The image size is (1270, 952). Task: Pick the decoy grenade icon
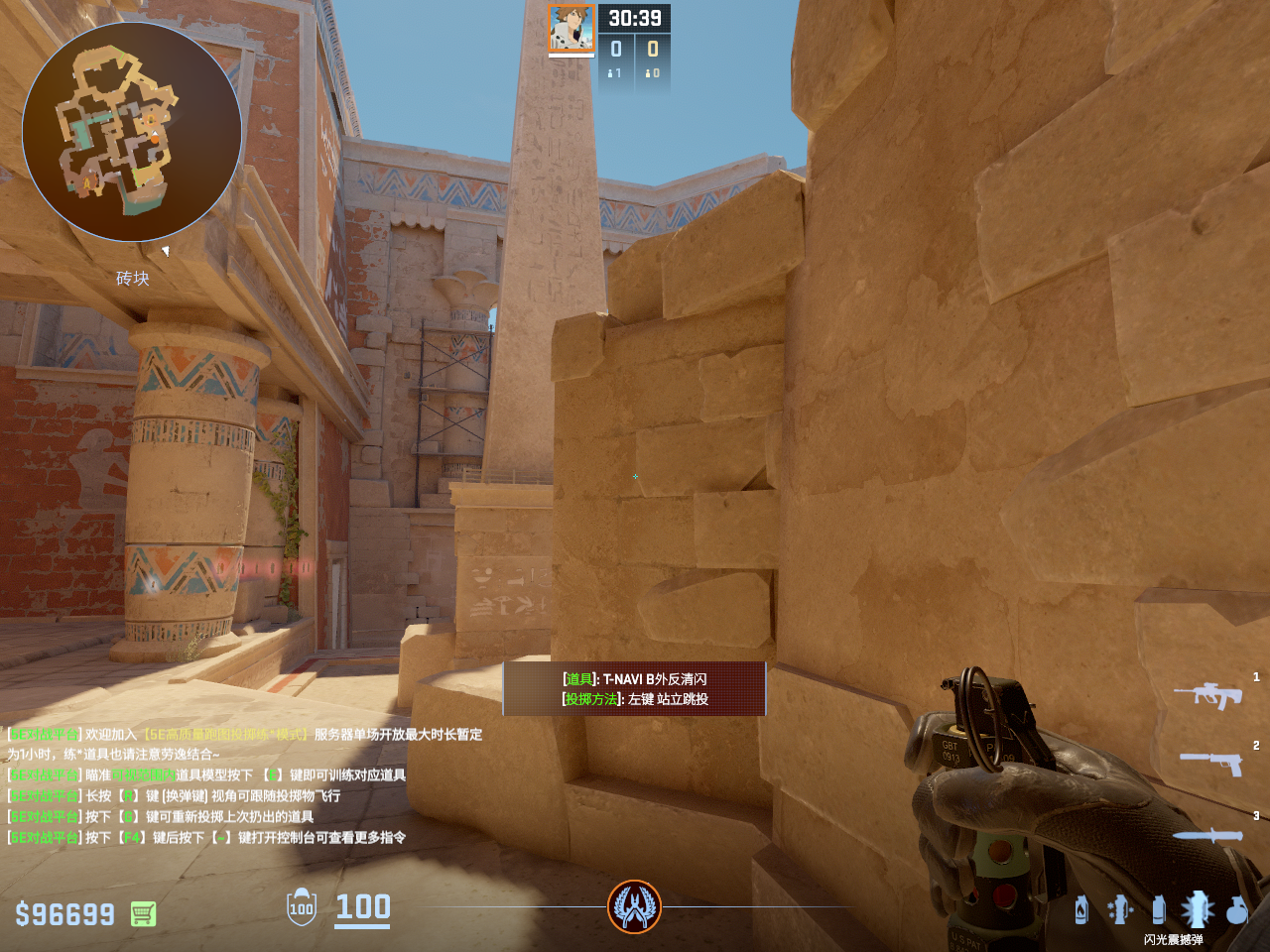(1120, 909)
